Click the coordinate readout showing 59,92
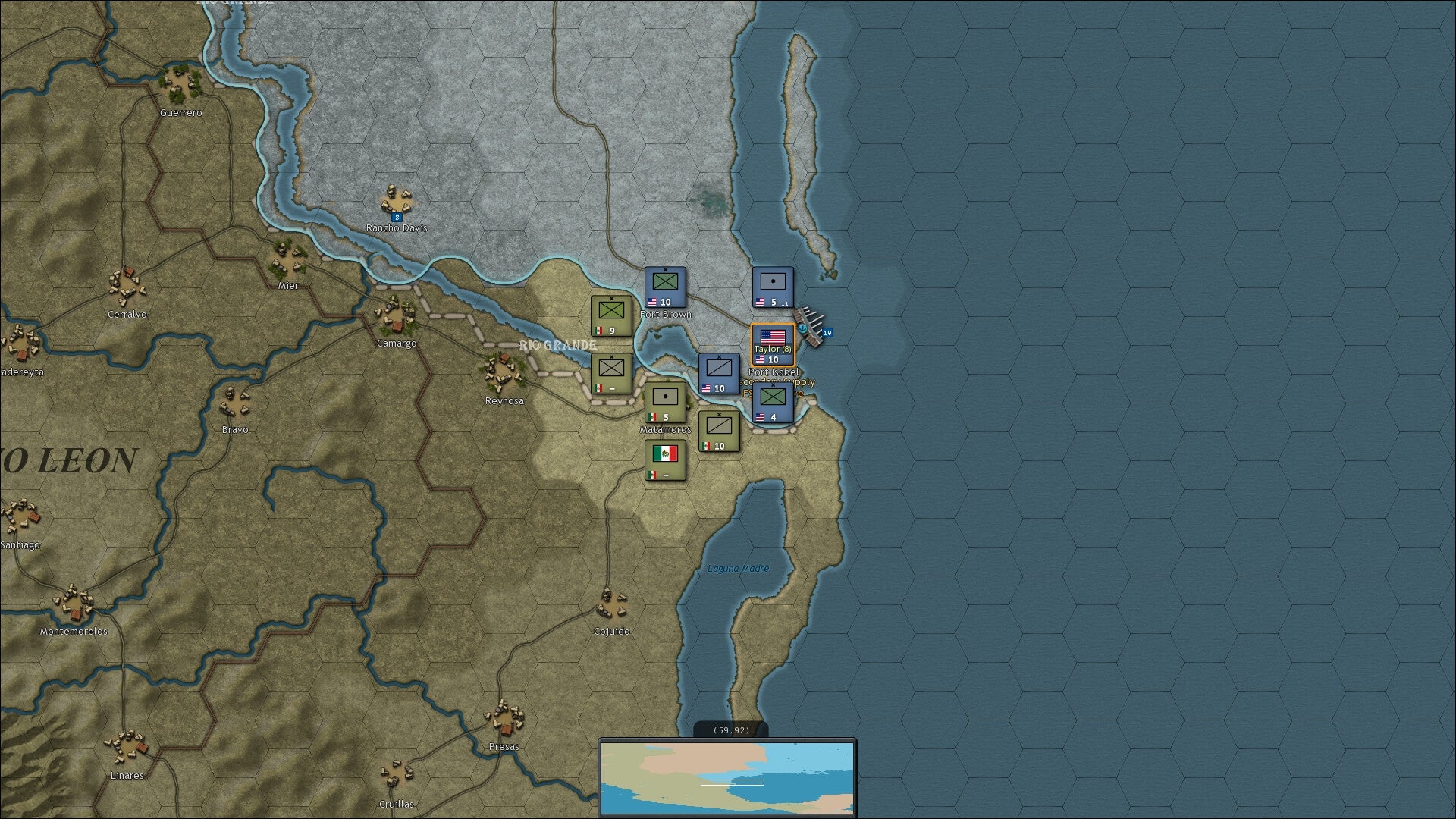1456x819 pixels. click(730, 730)
